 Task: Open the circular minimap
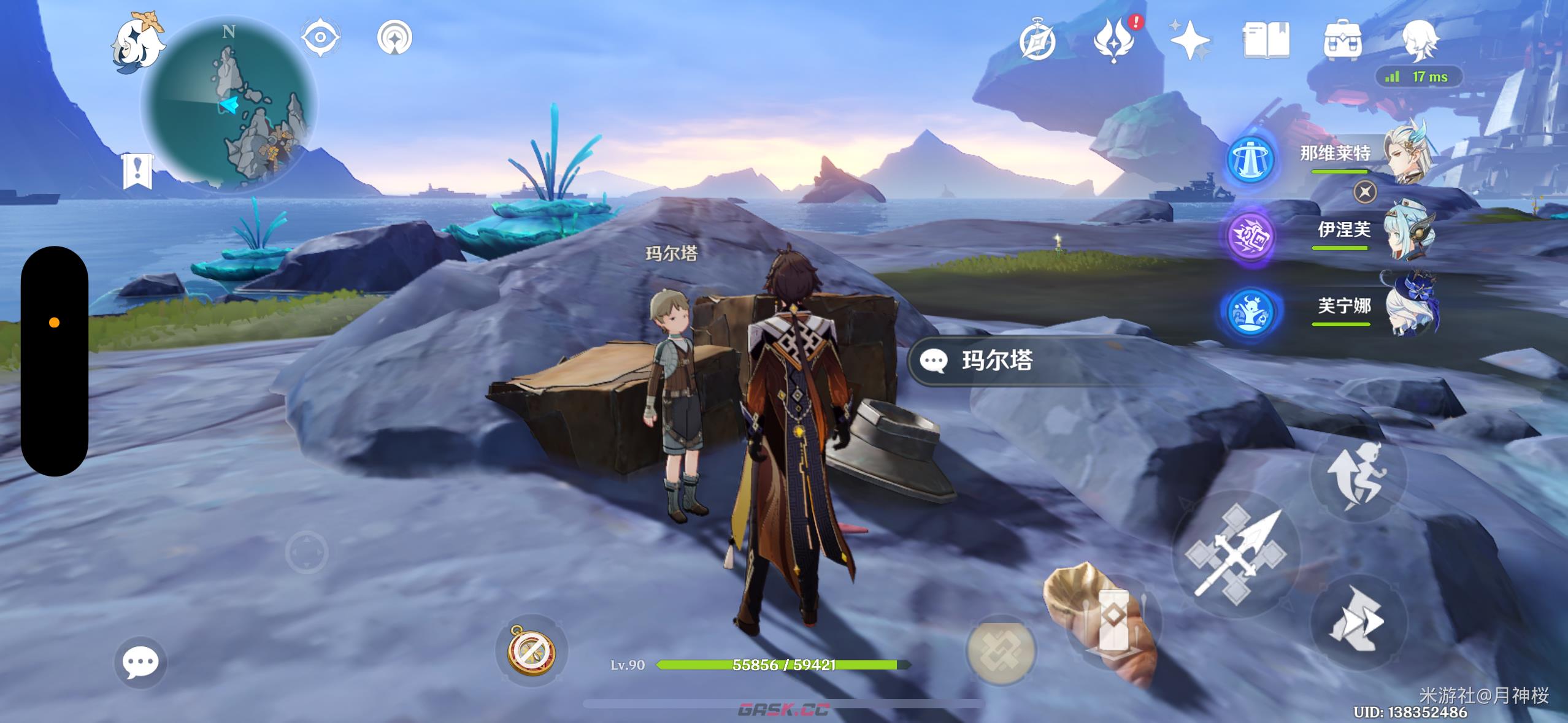[229, 105]
